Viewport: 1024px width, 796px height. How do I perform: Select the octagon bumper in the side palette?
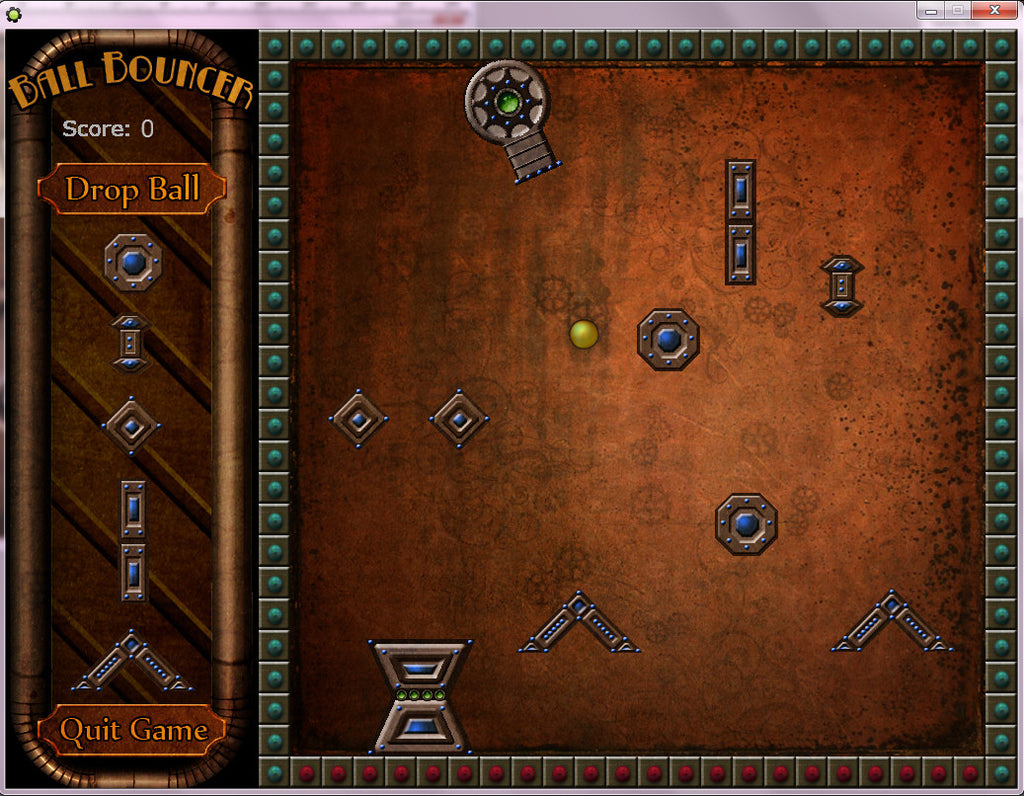[132, 262]
